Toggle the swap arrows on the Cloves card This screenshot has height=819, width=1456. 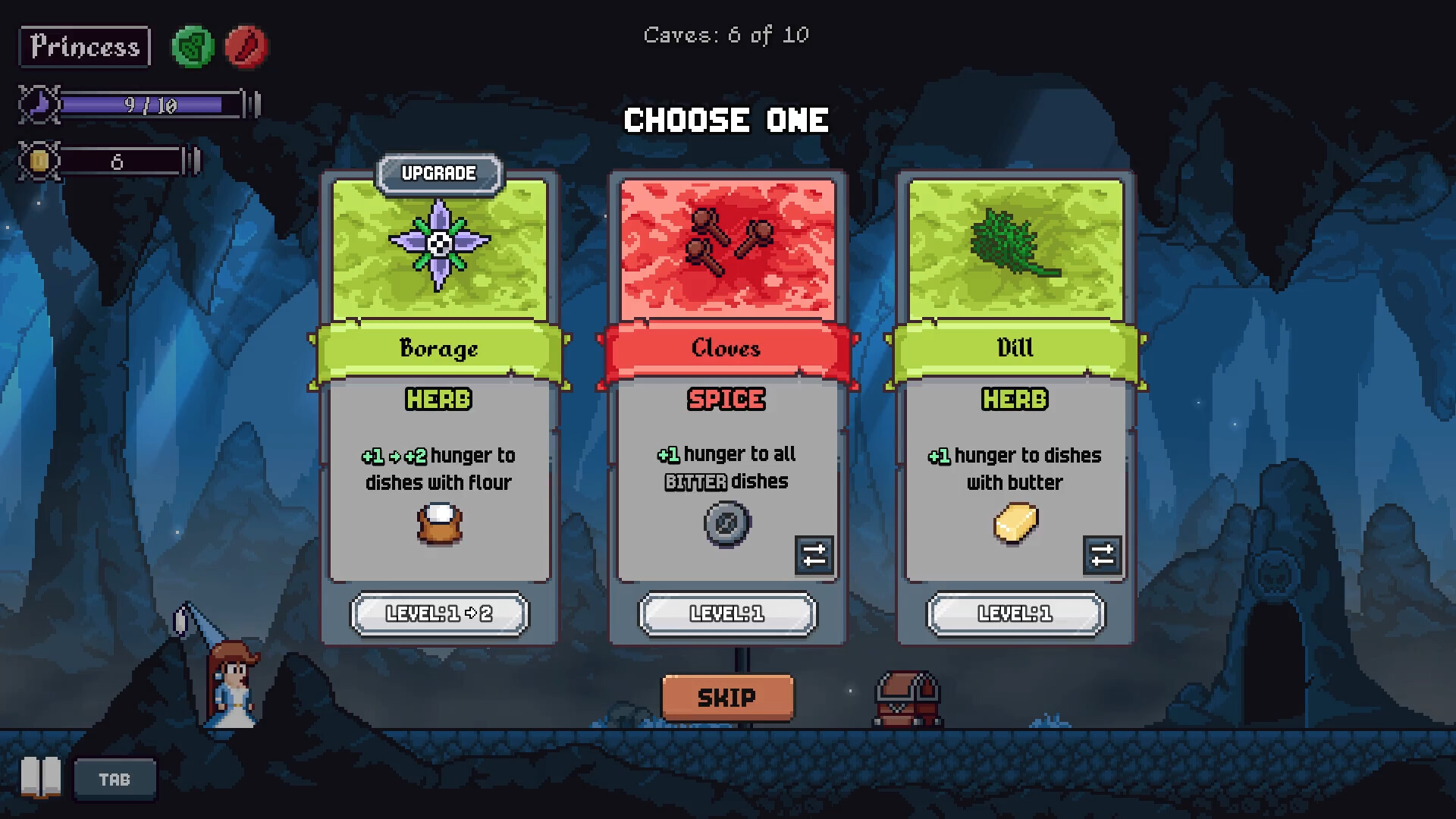tap(814, 556)
